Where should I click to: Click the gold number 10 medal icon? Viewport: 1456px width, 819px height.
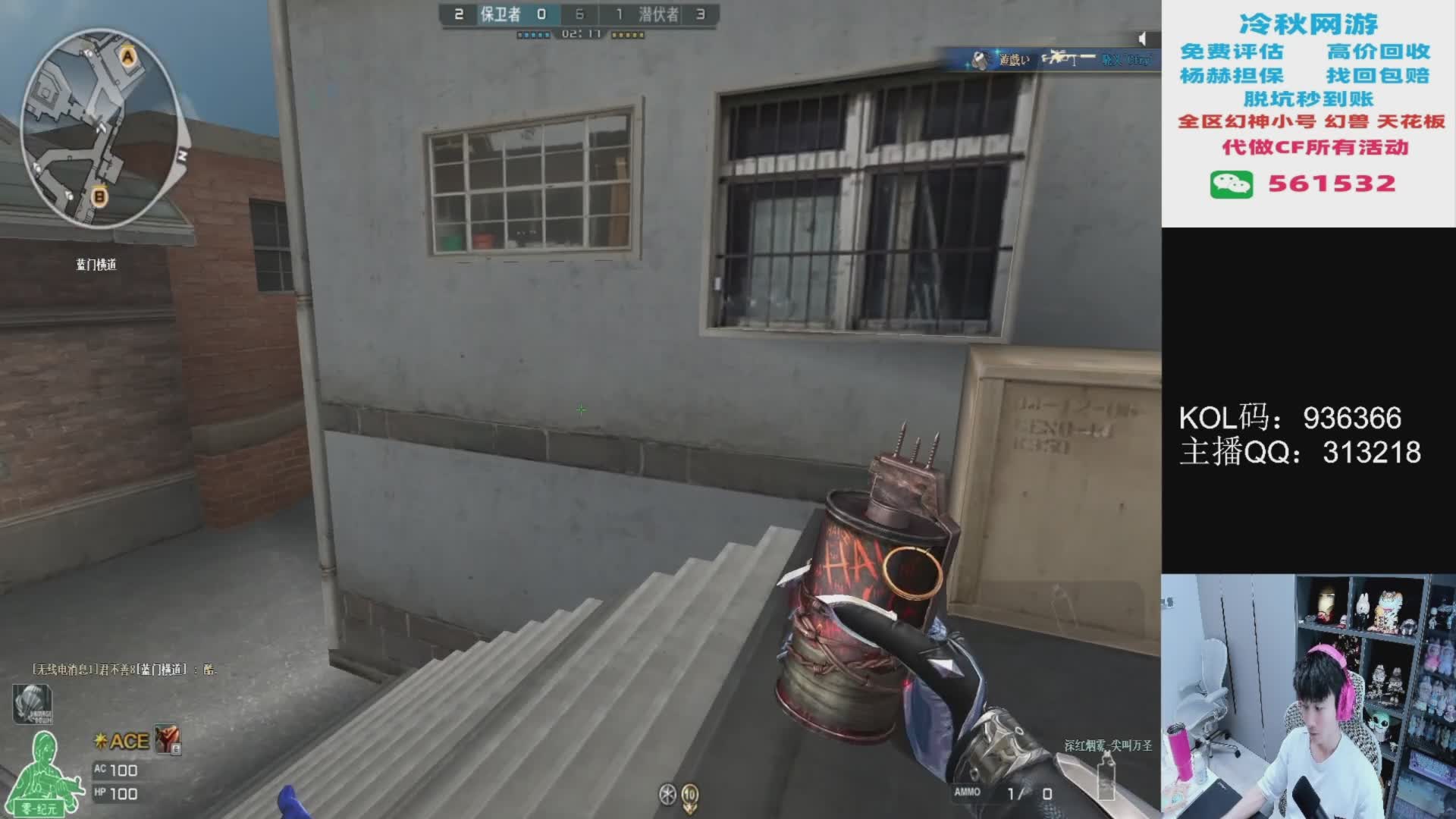[690, 794]
